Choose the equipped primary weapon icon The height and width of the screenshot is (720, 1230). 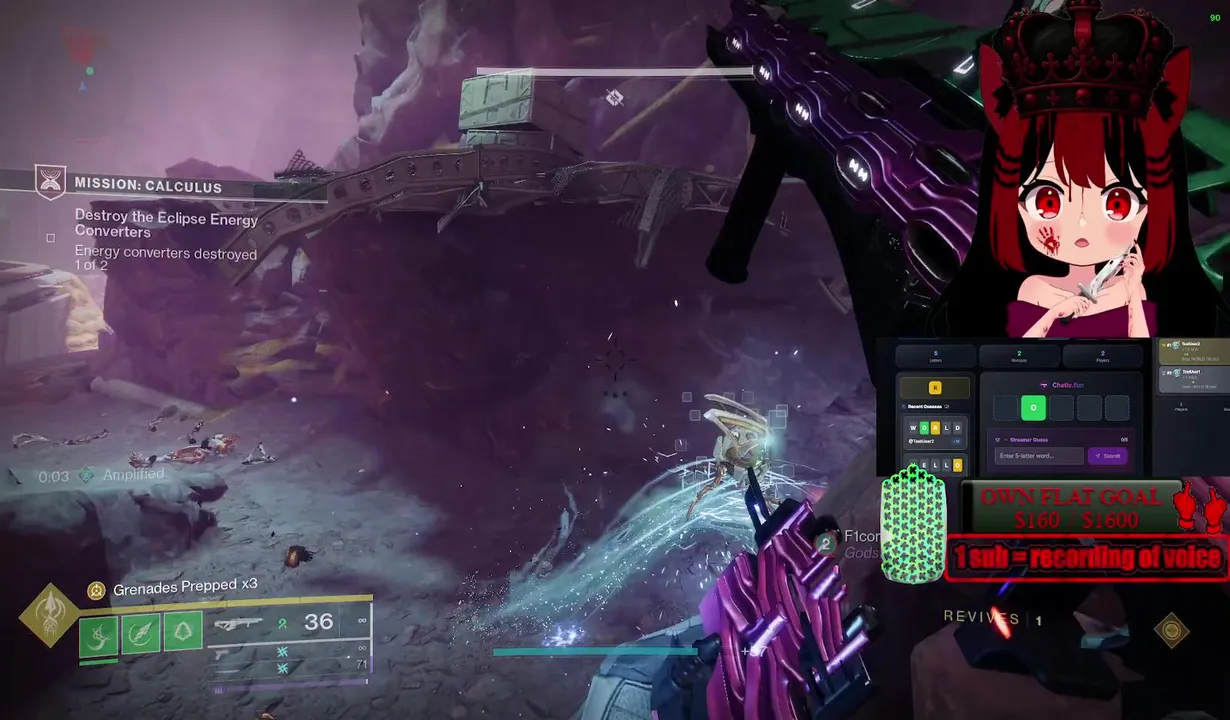coord(238,625)
